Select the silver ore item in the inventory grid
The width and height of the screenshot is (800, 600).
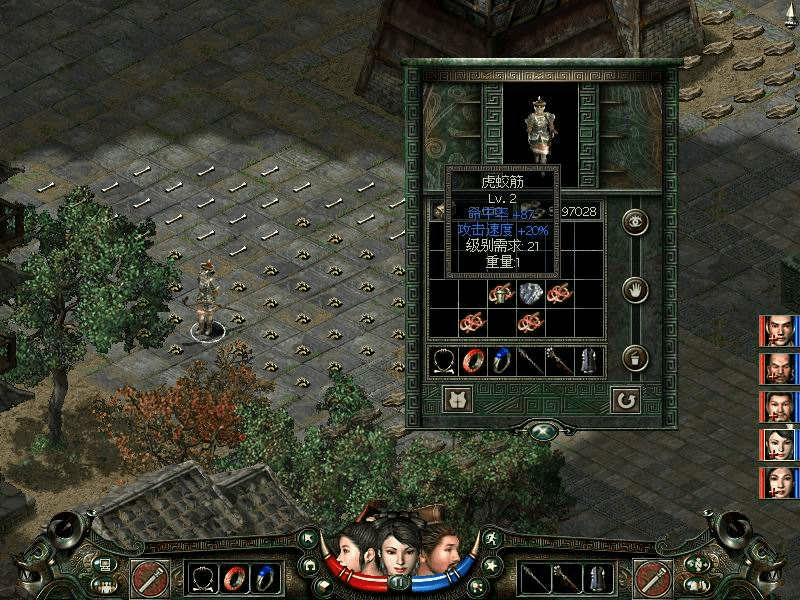tap(529, 294)
